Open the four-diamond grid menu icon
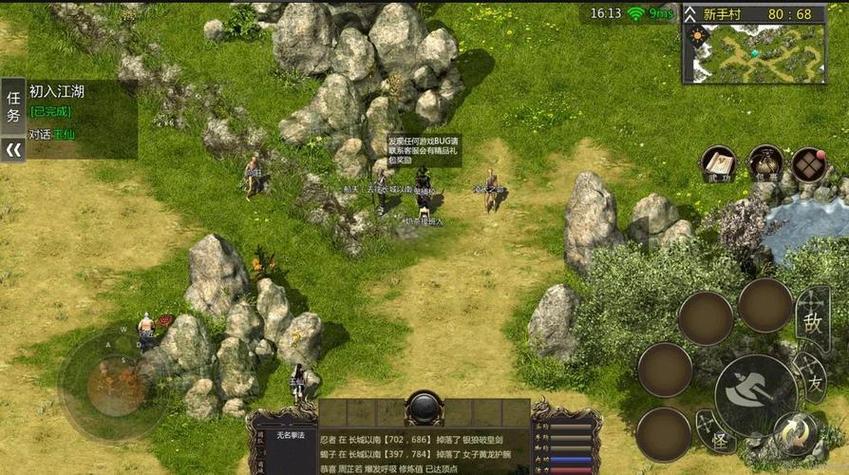The image size is (849, 475). tap(809, 164)
